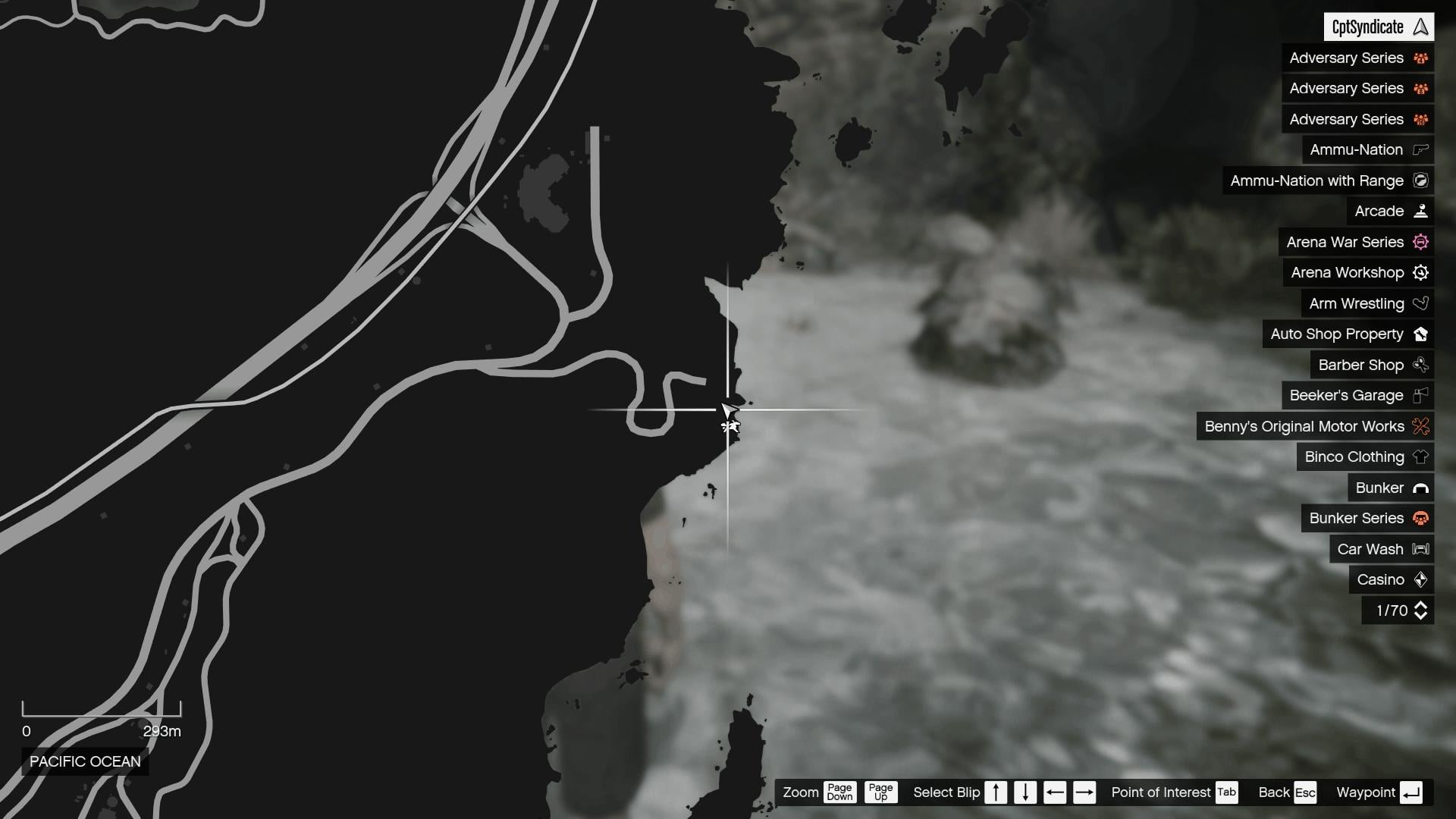Image resolution: width=1456 pixels, height=819 pixels.
Task: Toggle the Adversary Series filter at the top
Action: [1357, 58]
